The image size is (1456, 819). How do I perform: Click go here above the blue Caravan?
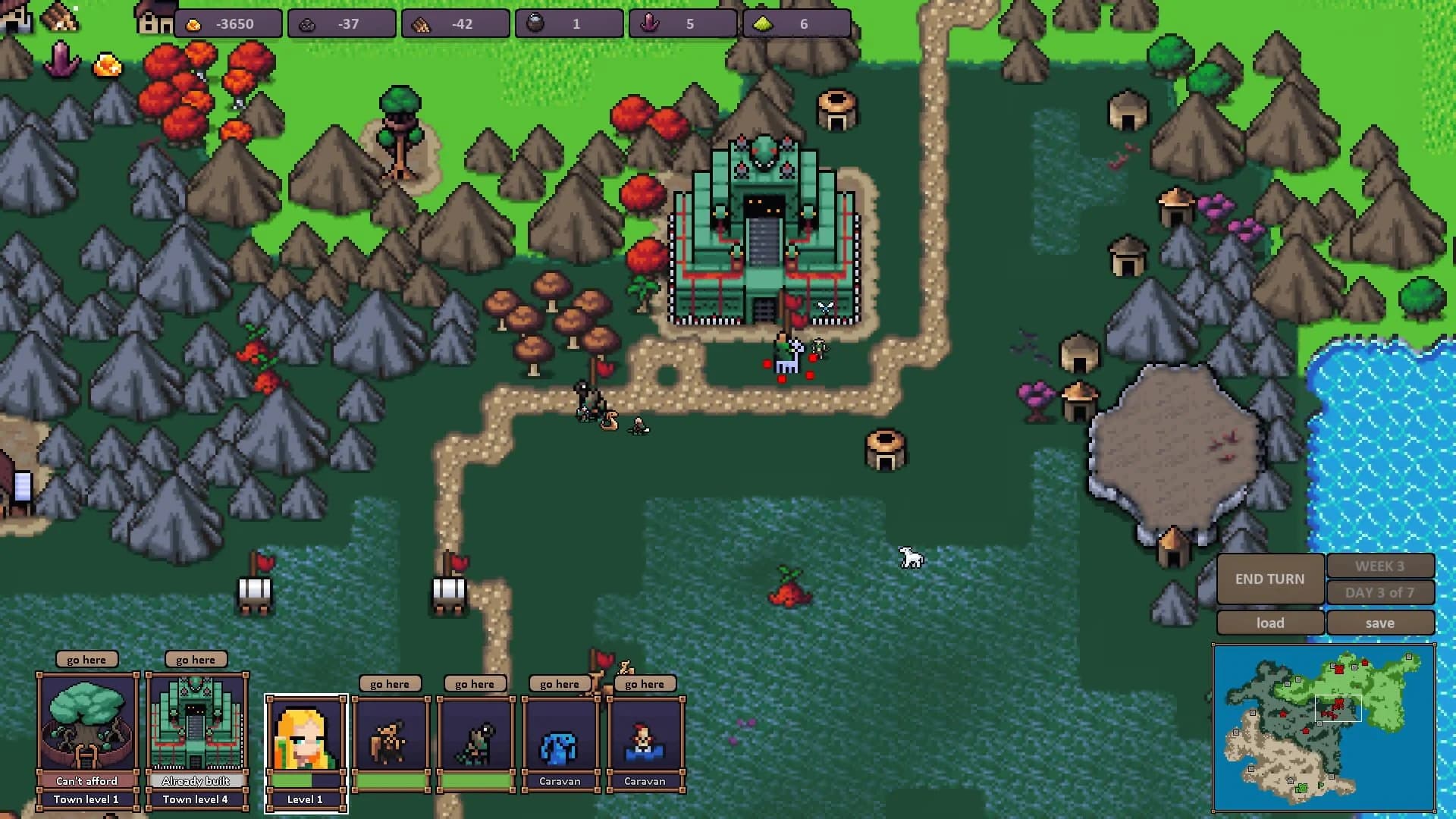[560, 683]
